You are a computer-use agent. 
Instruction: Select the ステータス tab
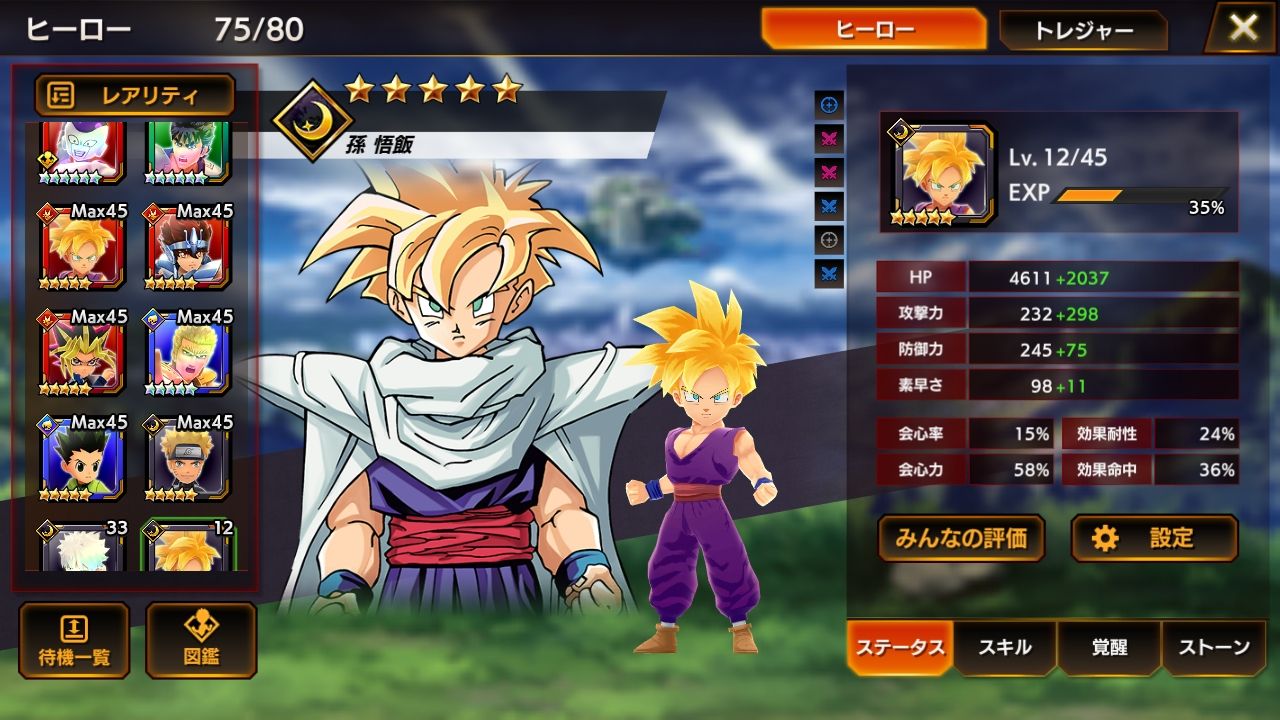pyautogui.click(x=900, y=648)
